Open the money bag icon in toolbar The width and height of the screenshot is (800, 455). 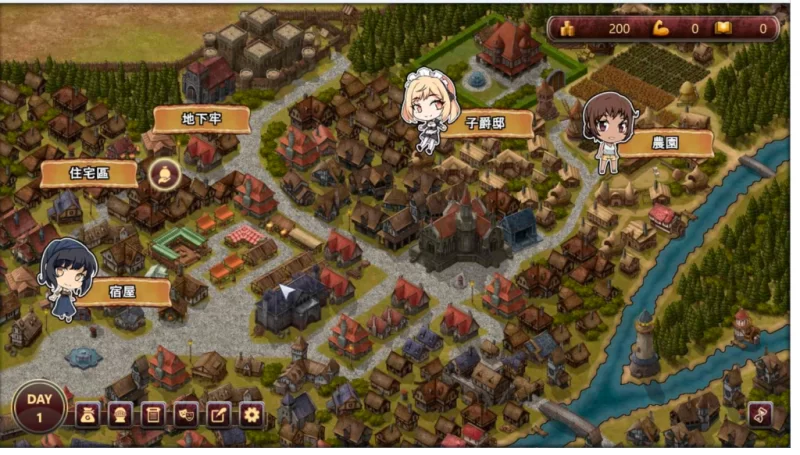88,414
